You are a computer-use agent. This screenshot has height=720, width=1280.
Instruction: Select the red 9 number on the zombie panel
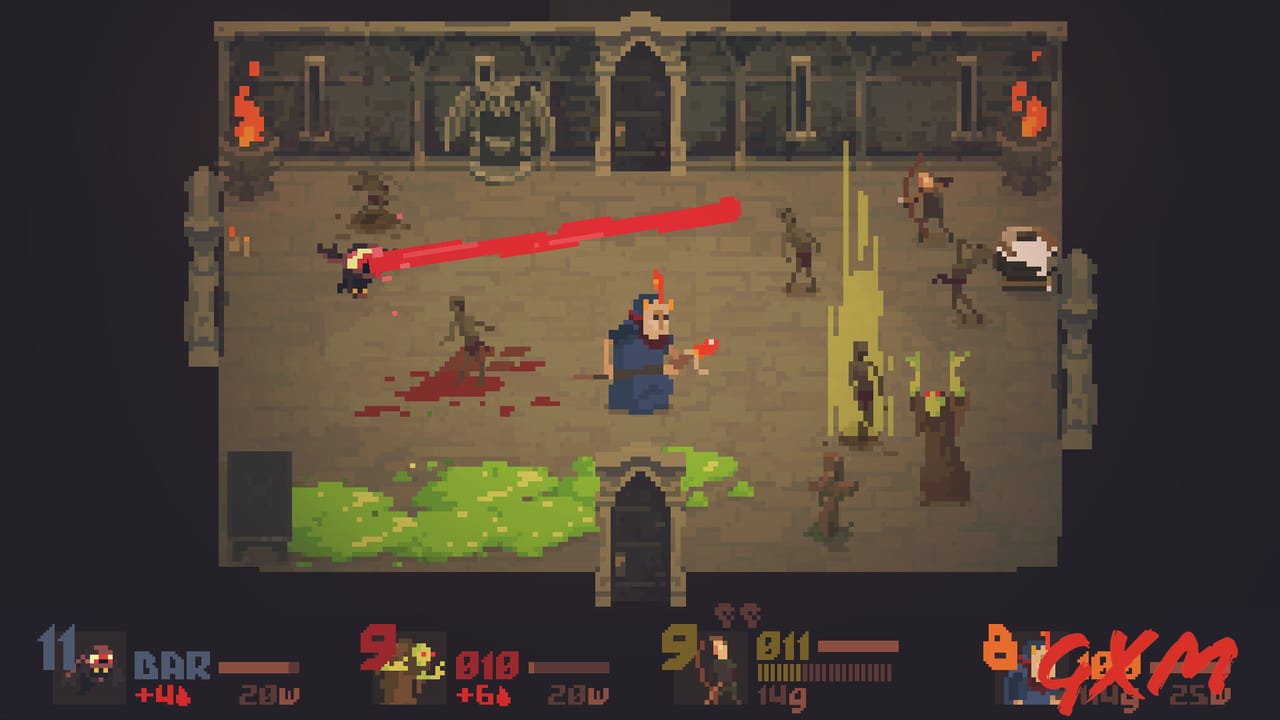378,648
